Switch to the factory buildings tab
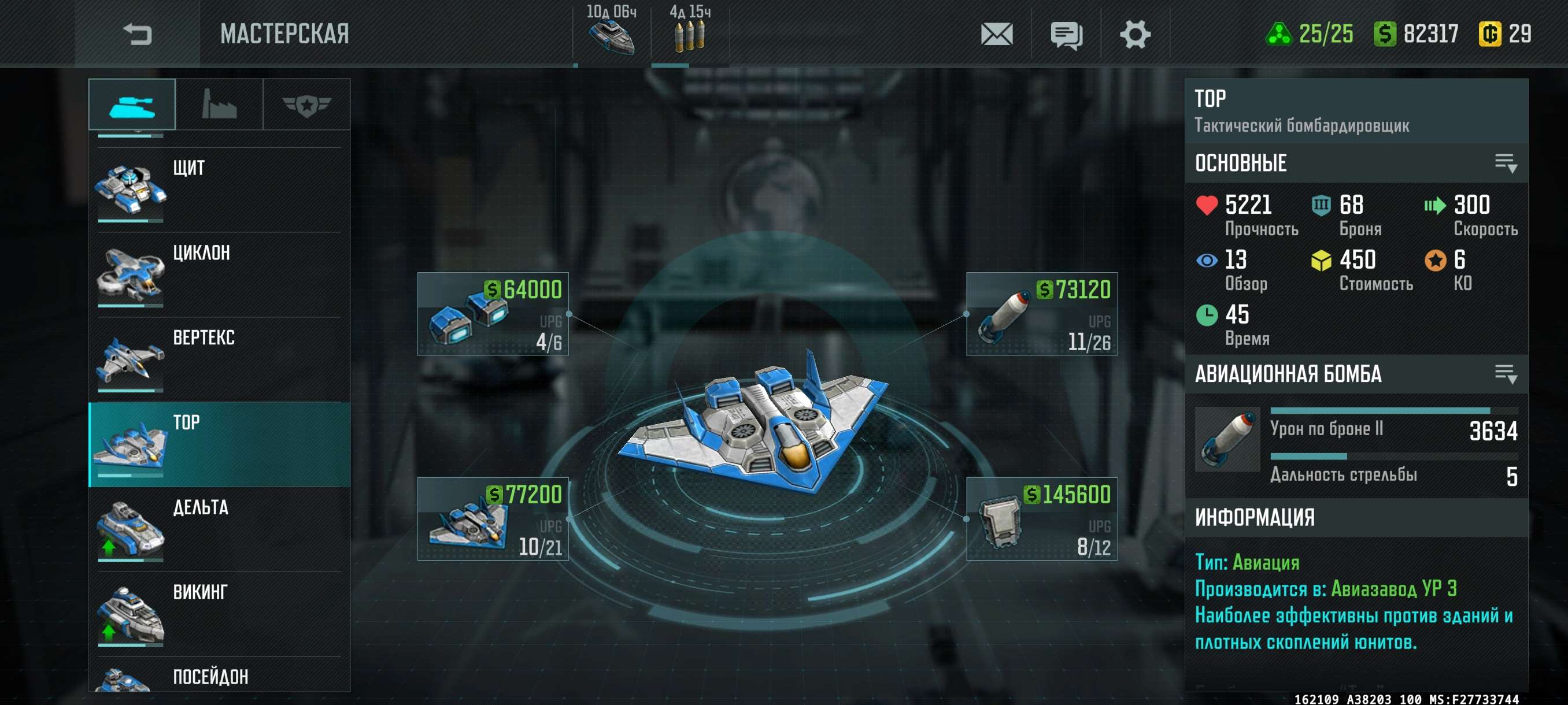1568x705 pixels. tap(219, 105)
